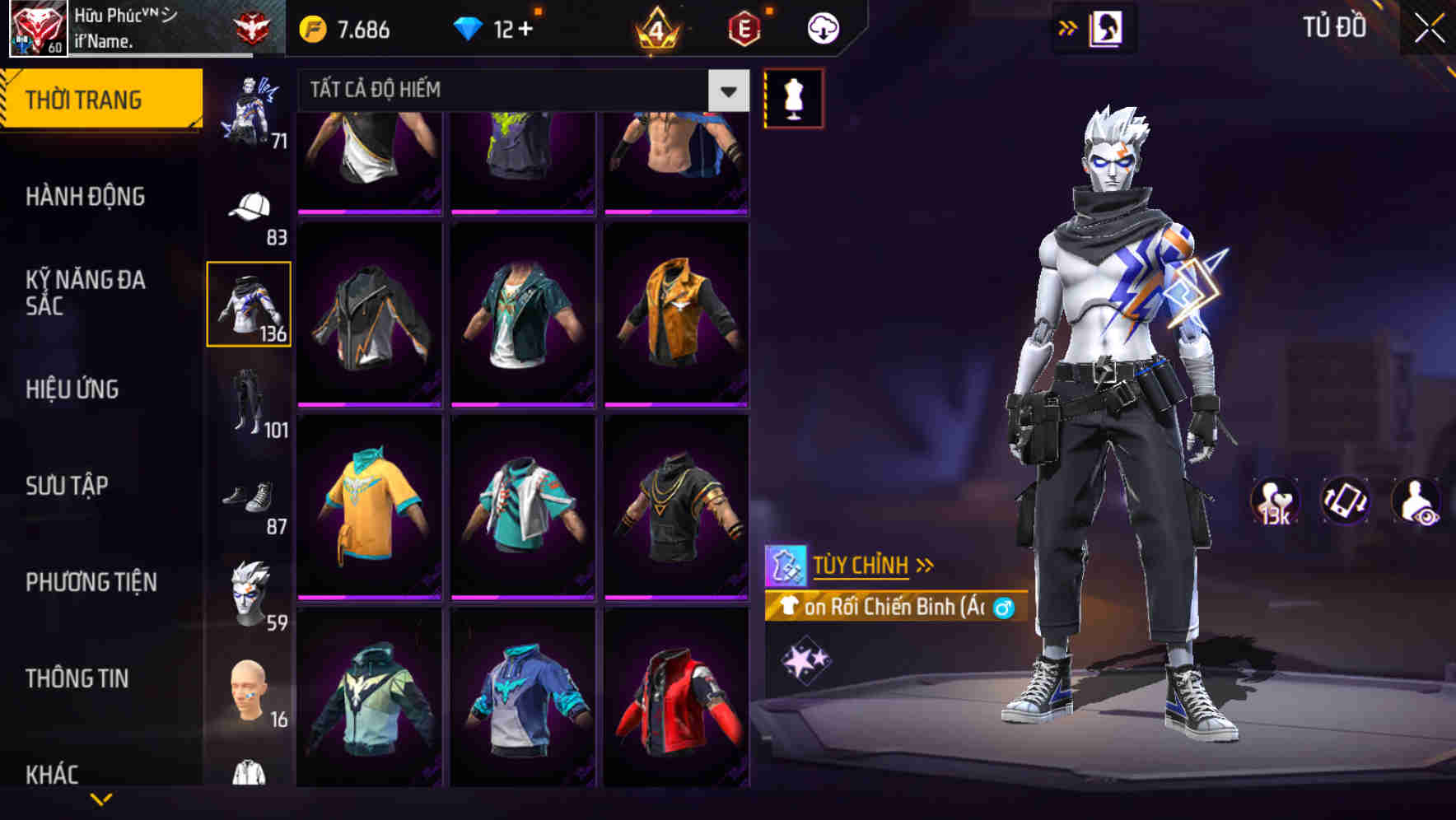Viewport: 1456px width, 820px height.
Task: Expand the left menu using bottom chevron
Action: (x=103, y=800)
